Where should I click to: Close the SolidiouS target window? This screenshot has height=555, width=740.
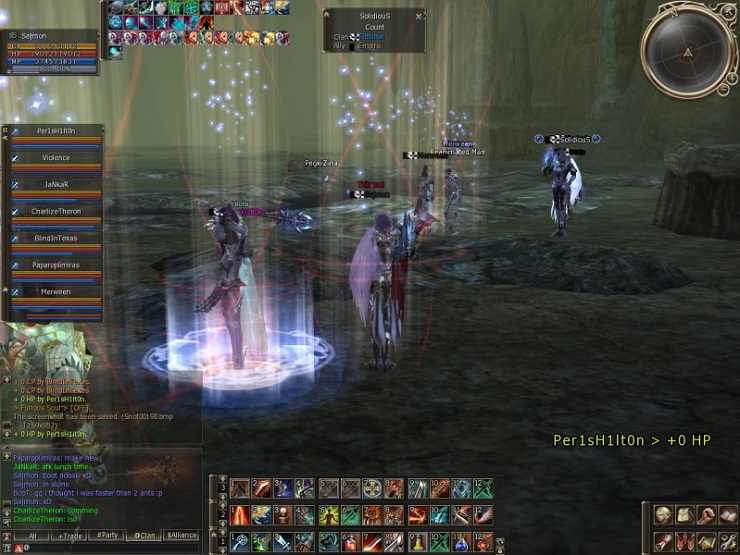point(419,16)
